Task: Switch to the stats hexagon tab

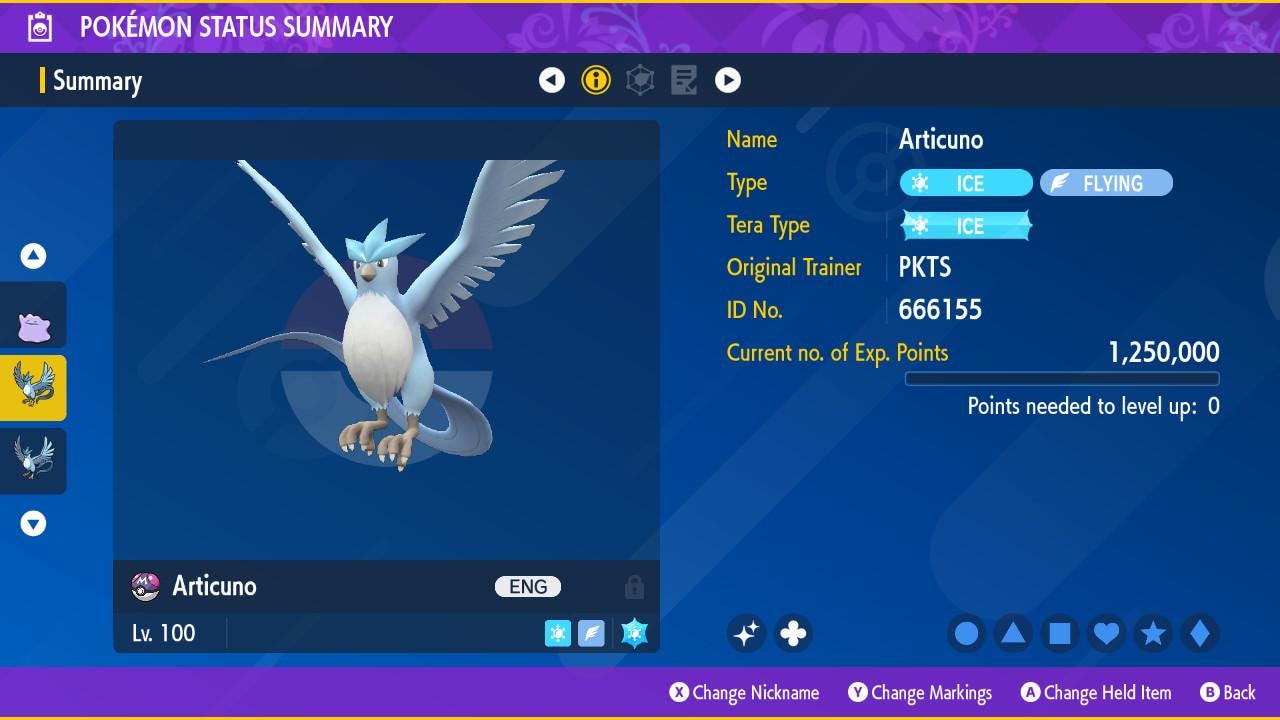Action: coord(640,80)
